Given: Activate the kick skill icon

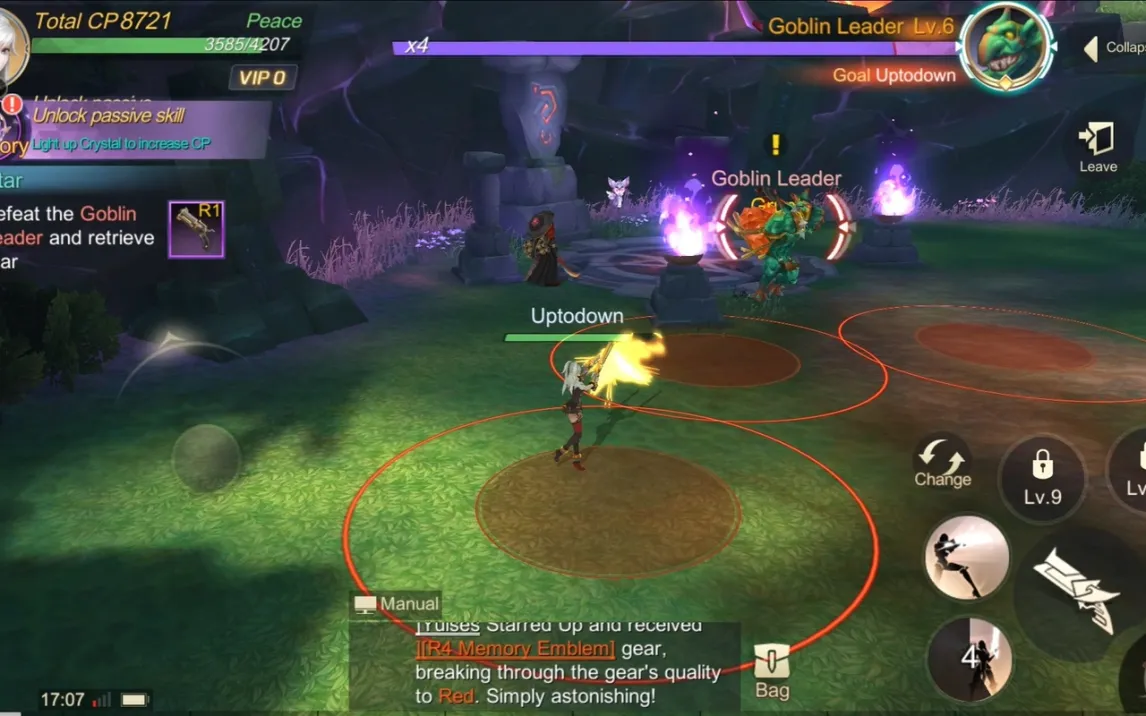Looking at the screenshot, I should click(965, 558).
